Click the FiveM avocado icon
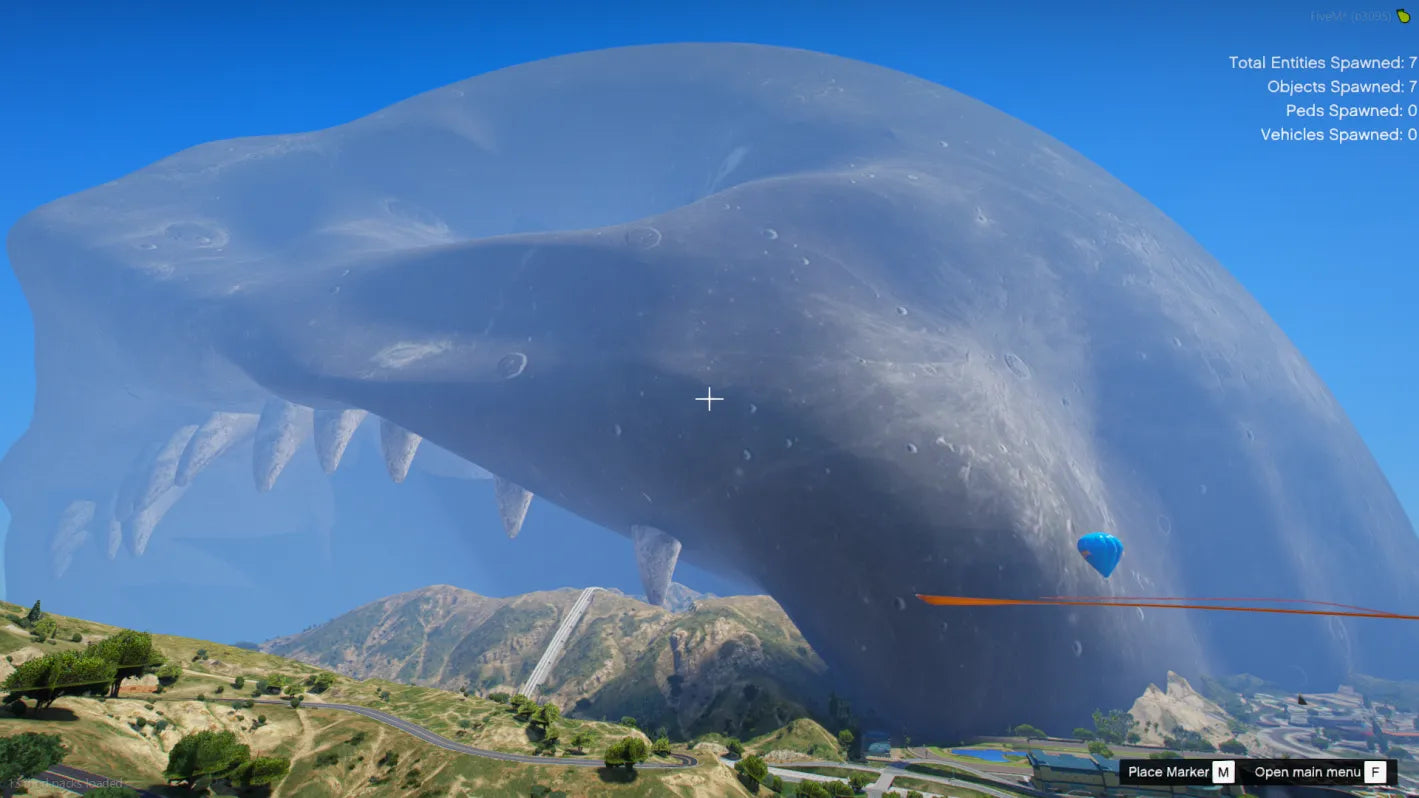The image size is (1419, 798). coord(1404,16)
